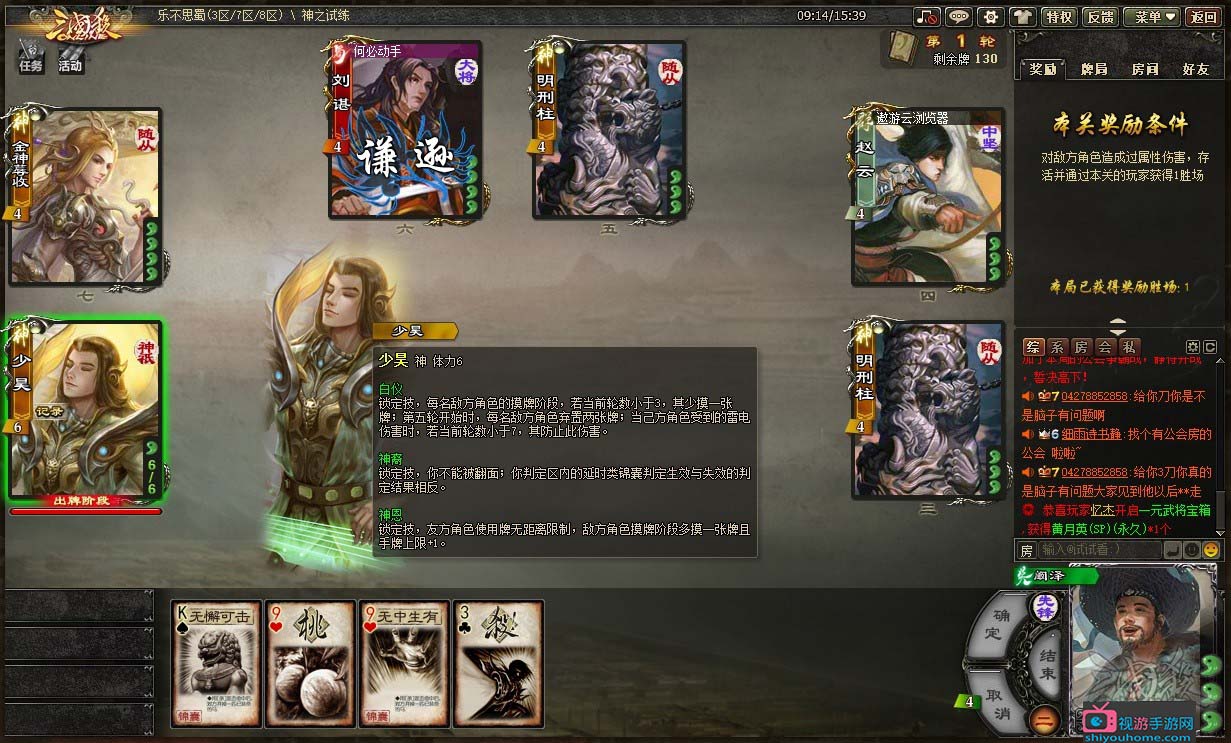Switch to the 好友 friends tab
This screenshot has height=743, width=1231.
click(1196, 69)
